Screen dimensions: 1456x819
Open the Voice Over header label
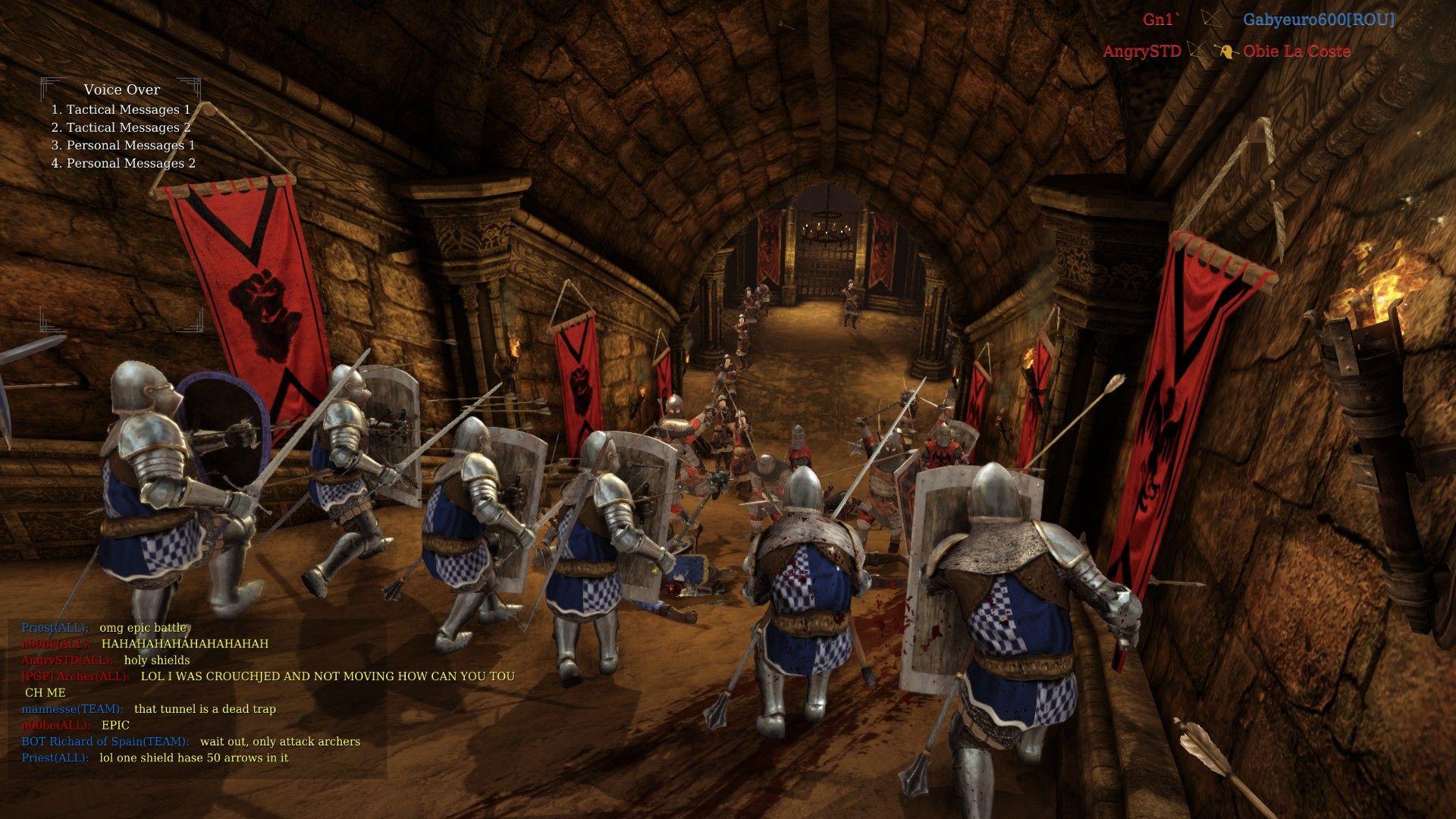point(121,89)
